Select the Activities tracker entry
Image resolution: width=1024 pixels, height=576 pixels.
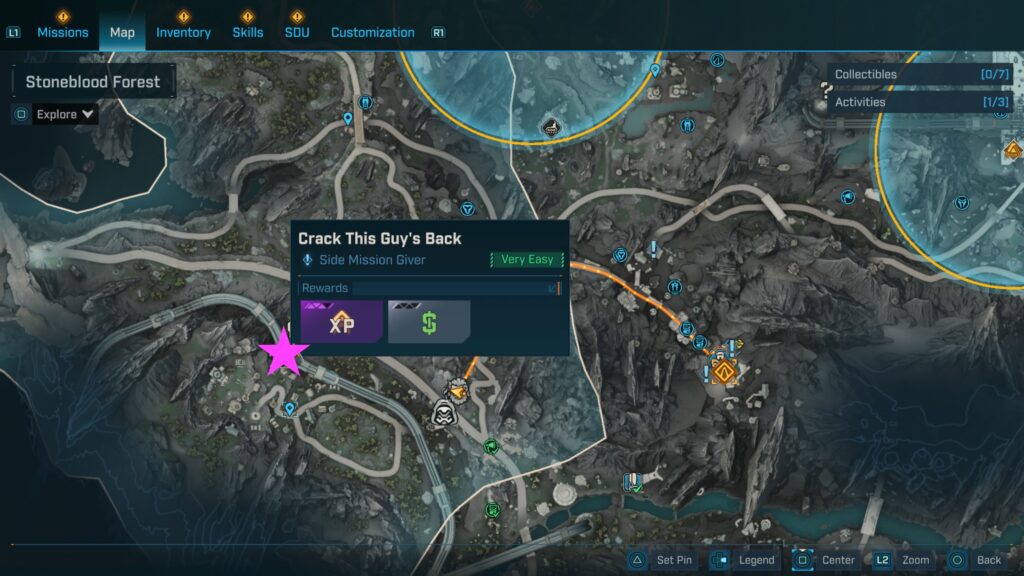[920, 102]
